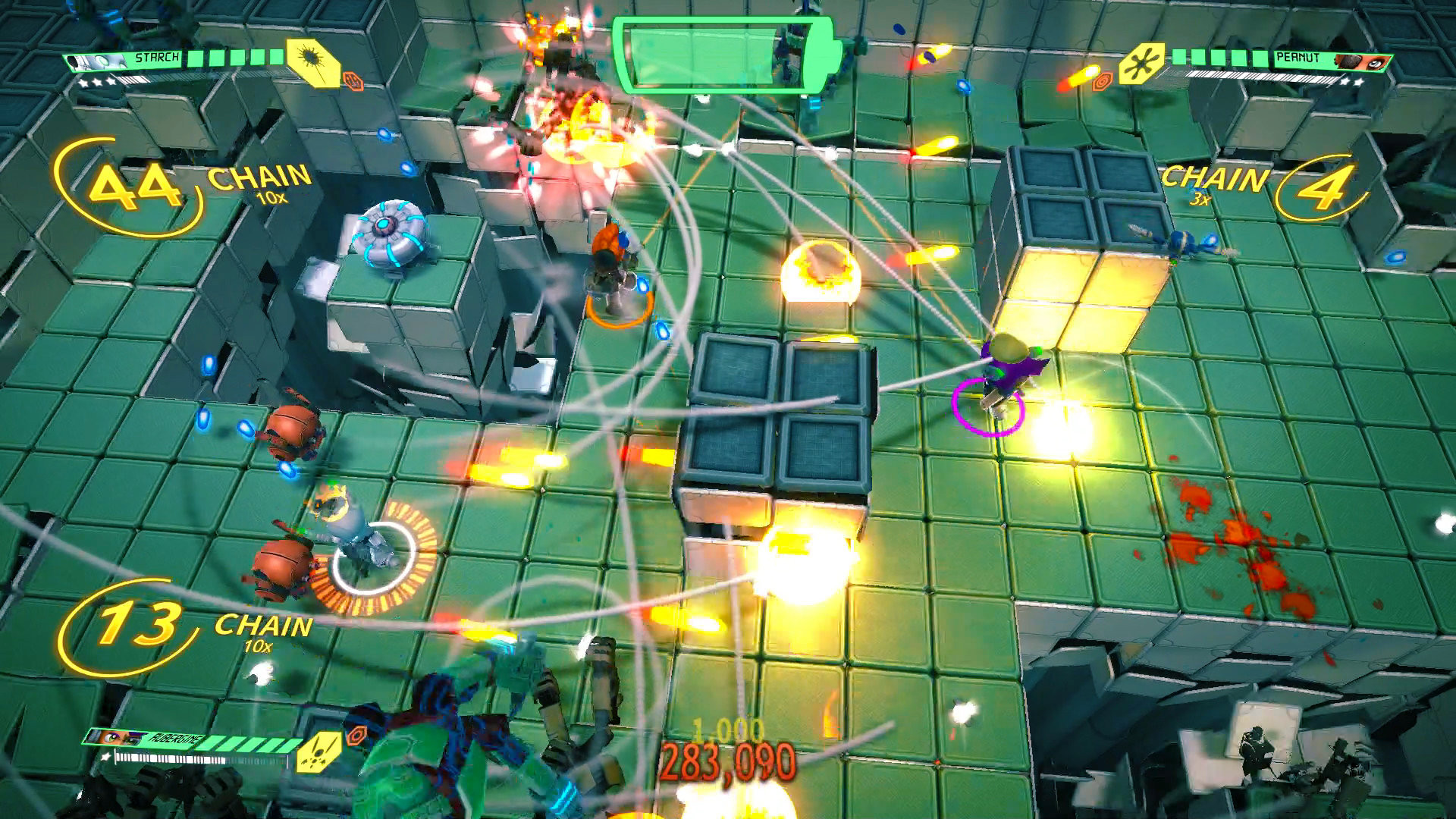1456x819 pixels.
Task: Select the STARCH name label
Action: coord(157,57)
